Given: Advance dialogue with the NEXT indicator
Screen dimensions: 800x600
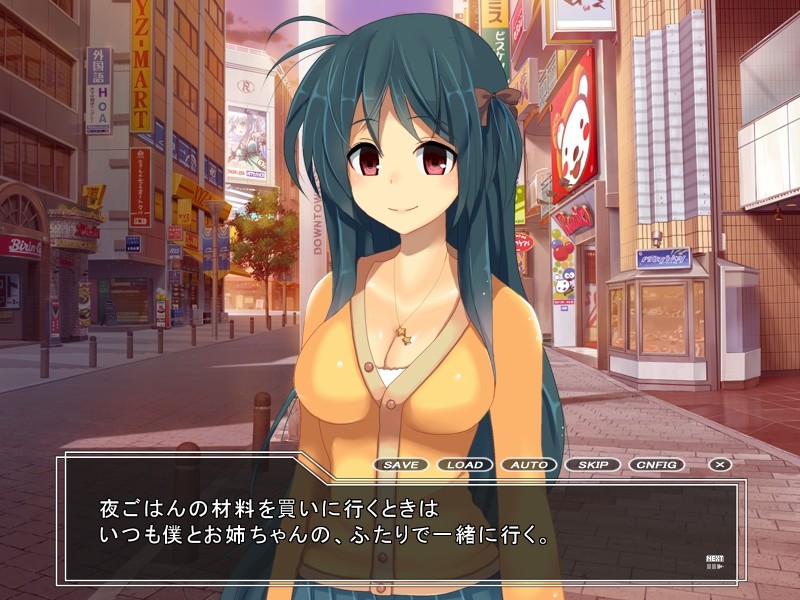Looking at the screenshot, I should click(715, 562).
